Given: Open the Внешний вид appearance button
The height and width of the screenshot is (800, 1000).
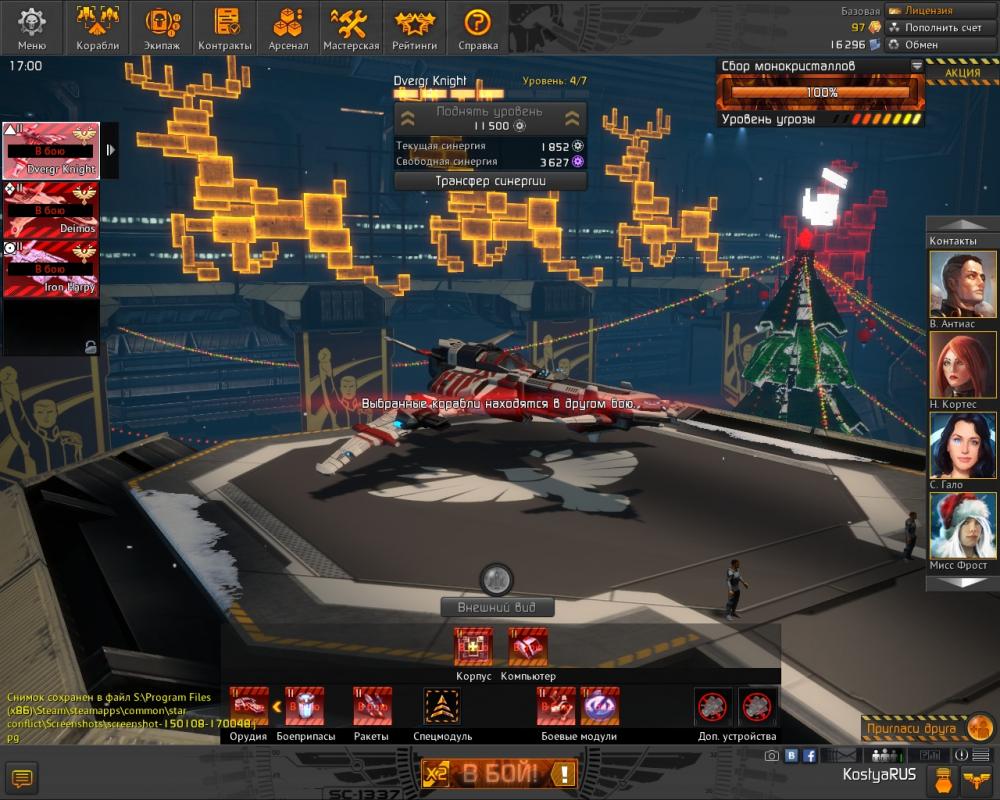Looking at the screenshot, I should tap(498, 607).
